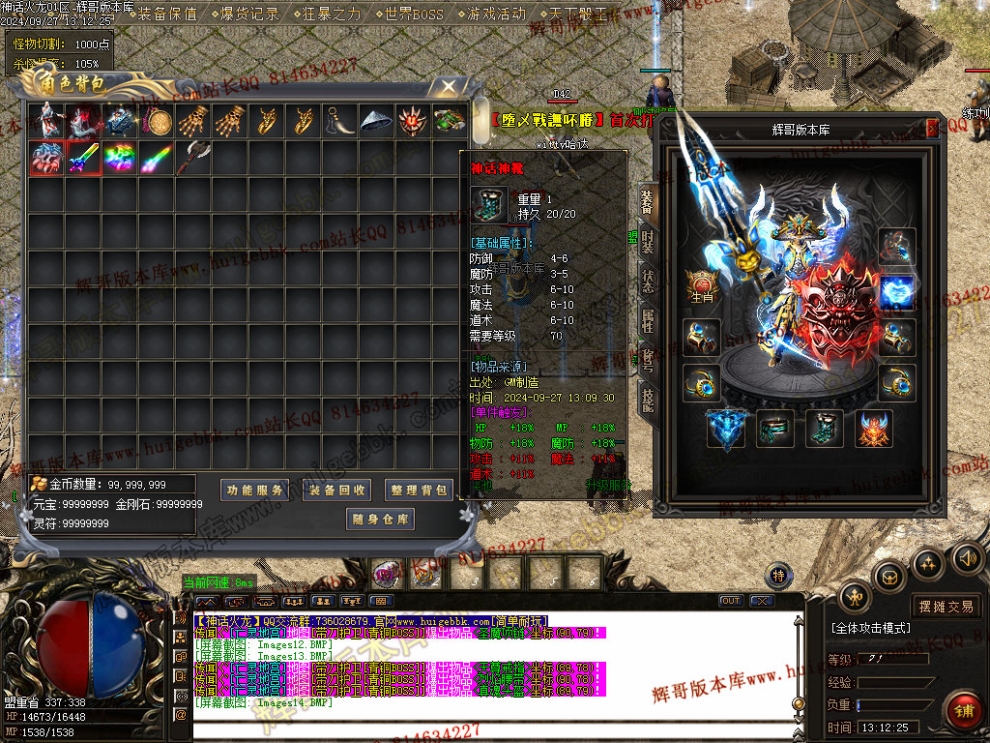Viewport: 990px width, 743px height.
Task: Close the character equipment panel
Action: coord(933,127)
